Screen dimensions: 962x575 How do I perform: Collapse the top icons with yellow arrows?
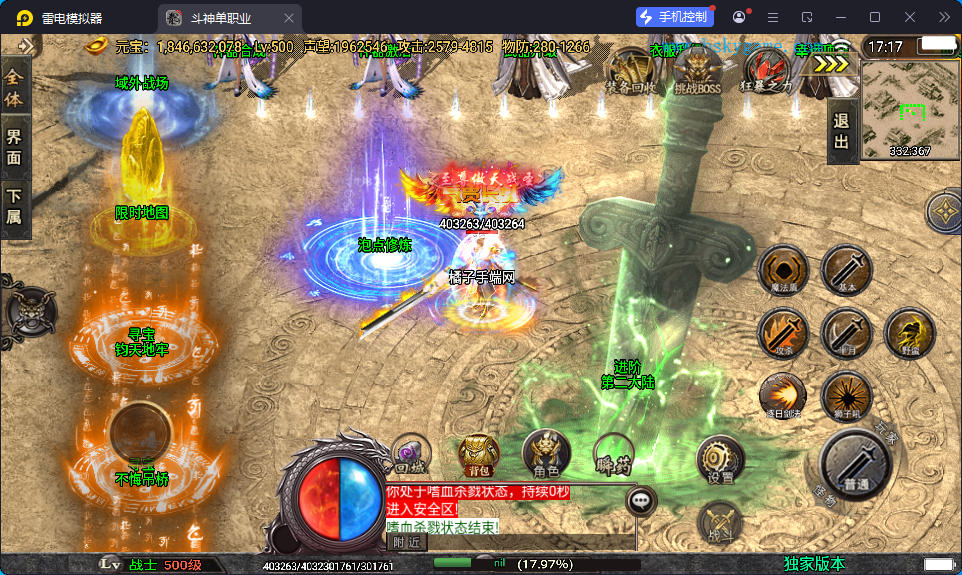[x=830, y=63]
